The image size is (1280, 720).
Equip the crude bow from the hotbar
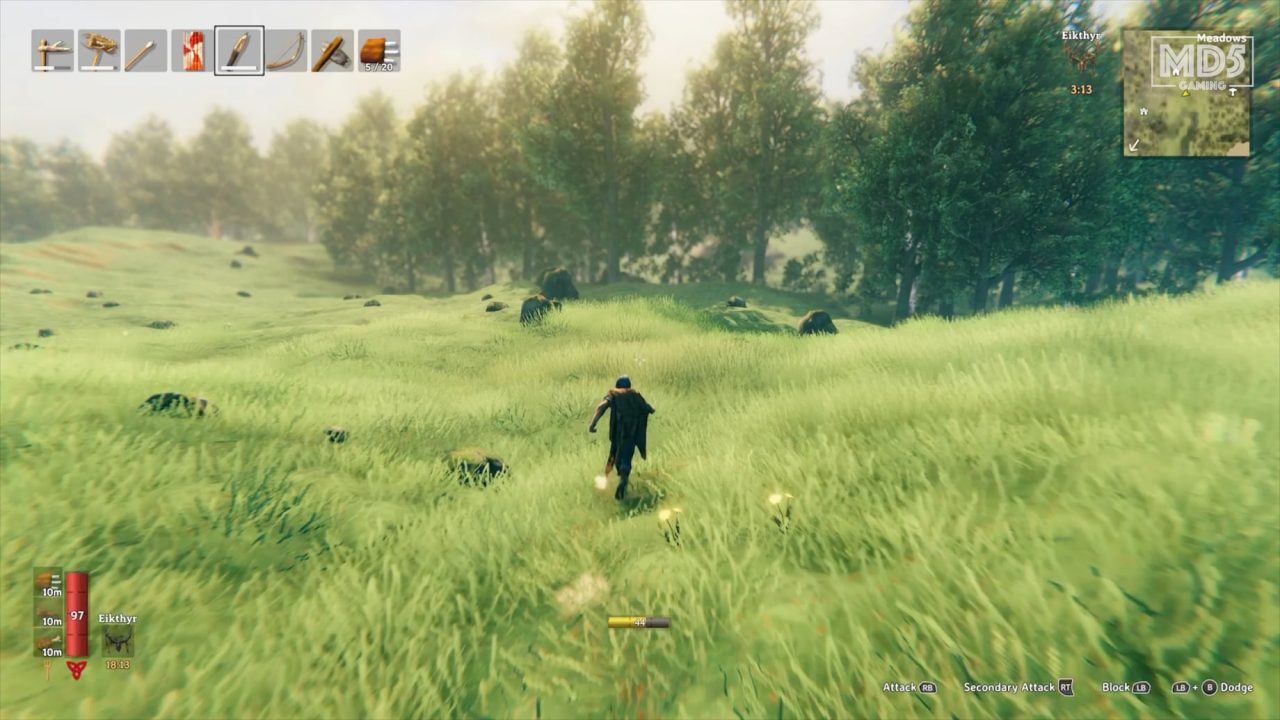(285, 49)
